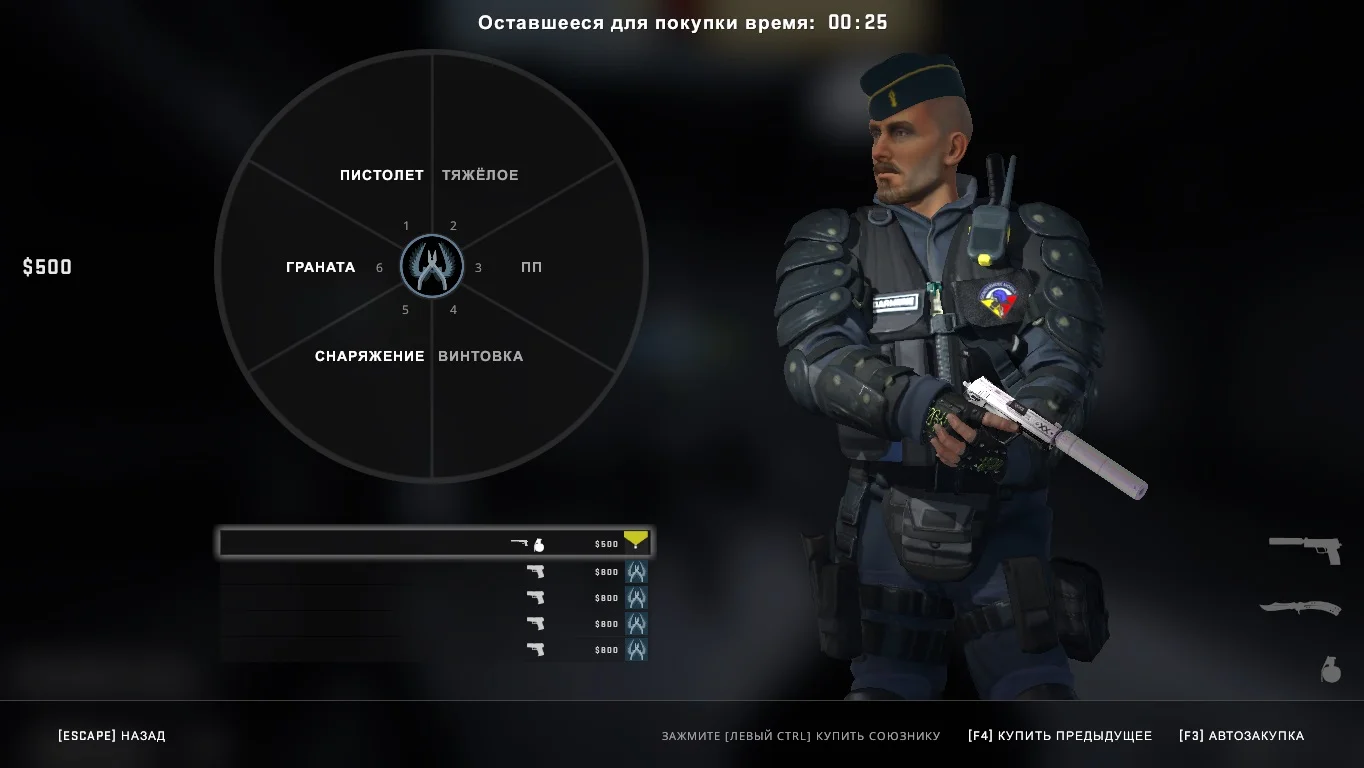Choose КУПИТЬ ПРЕДЫДУЩЕЕ to rebuy previous
Image resolution: width=1364 pixels, height=768 pixels.
tap(1059, 736)
